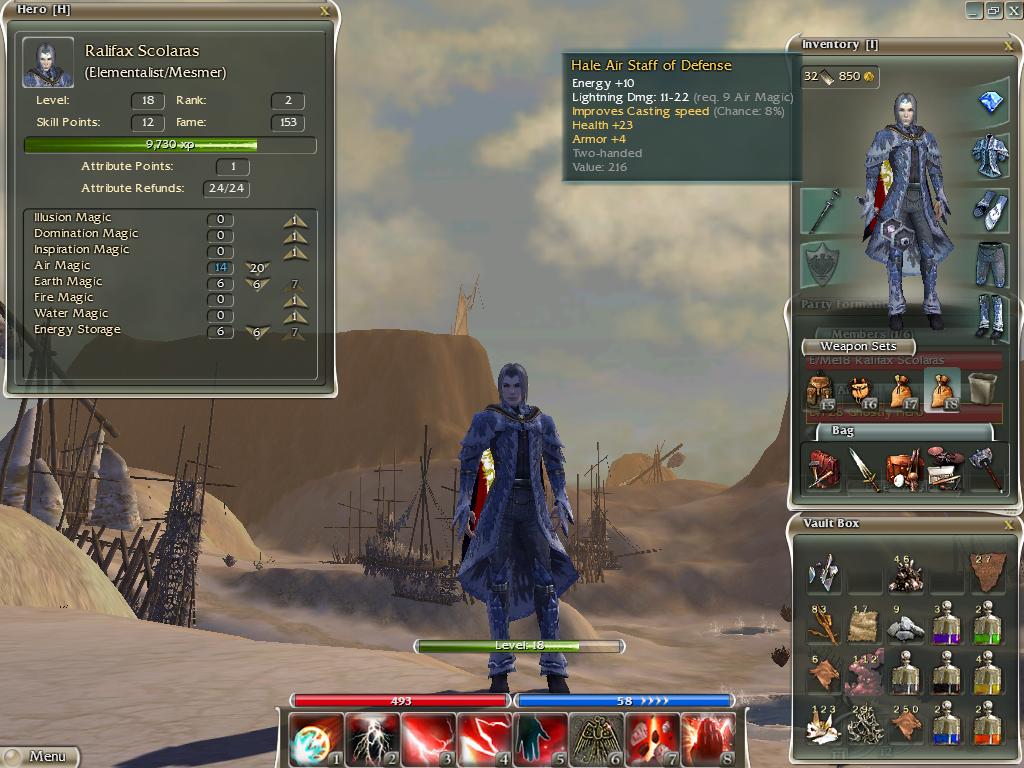Pick the purple dye vial in vault
This screenshot has width=1024, height=768.
(945, 625)
